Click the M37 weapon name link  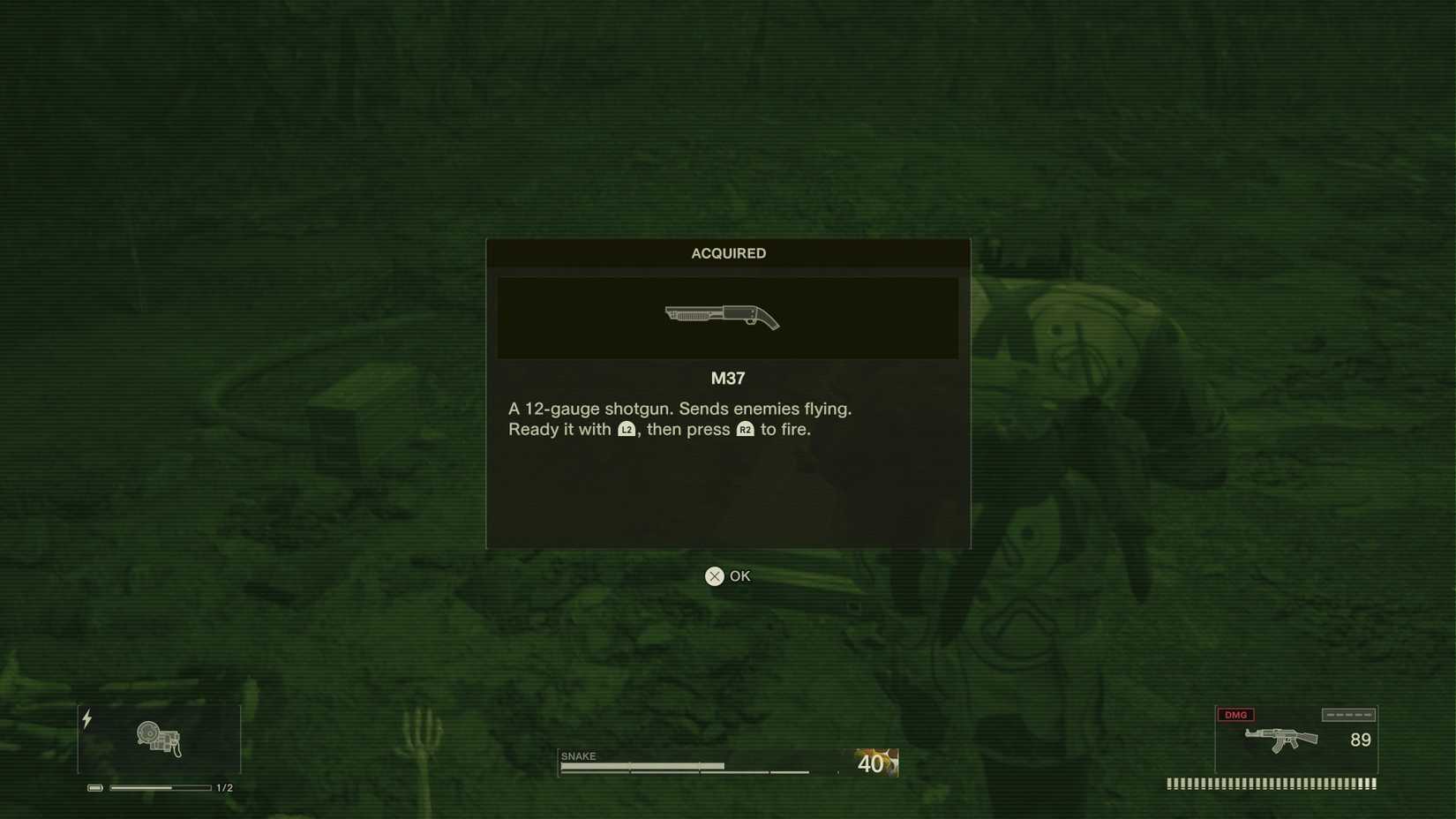[x=727, y=378]
